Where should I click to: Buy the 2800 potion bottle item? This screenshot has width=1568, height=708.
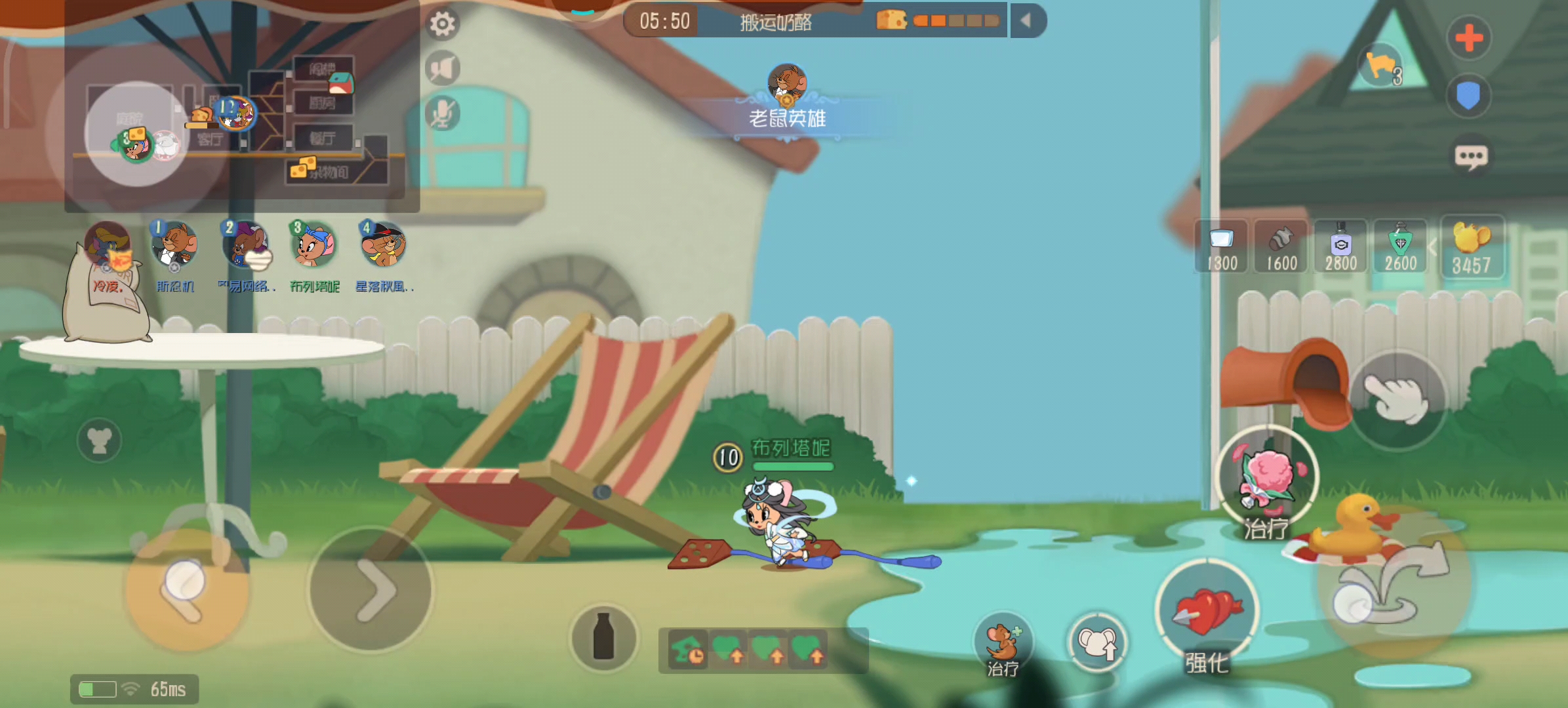click(x=1340, y=247)
